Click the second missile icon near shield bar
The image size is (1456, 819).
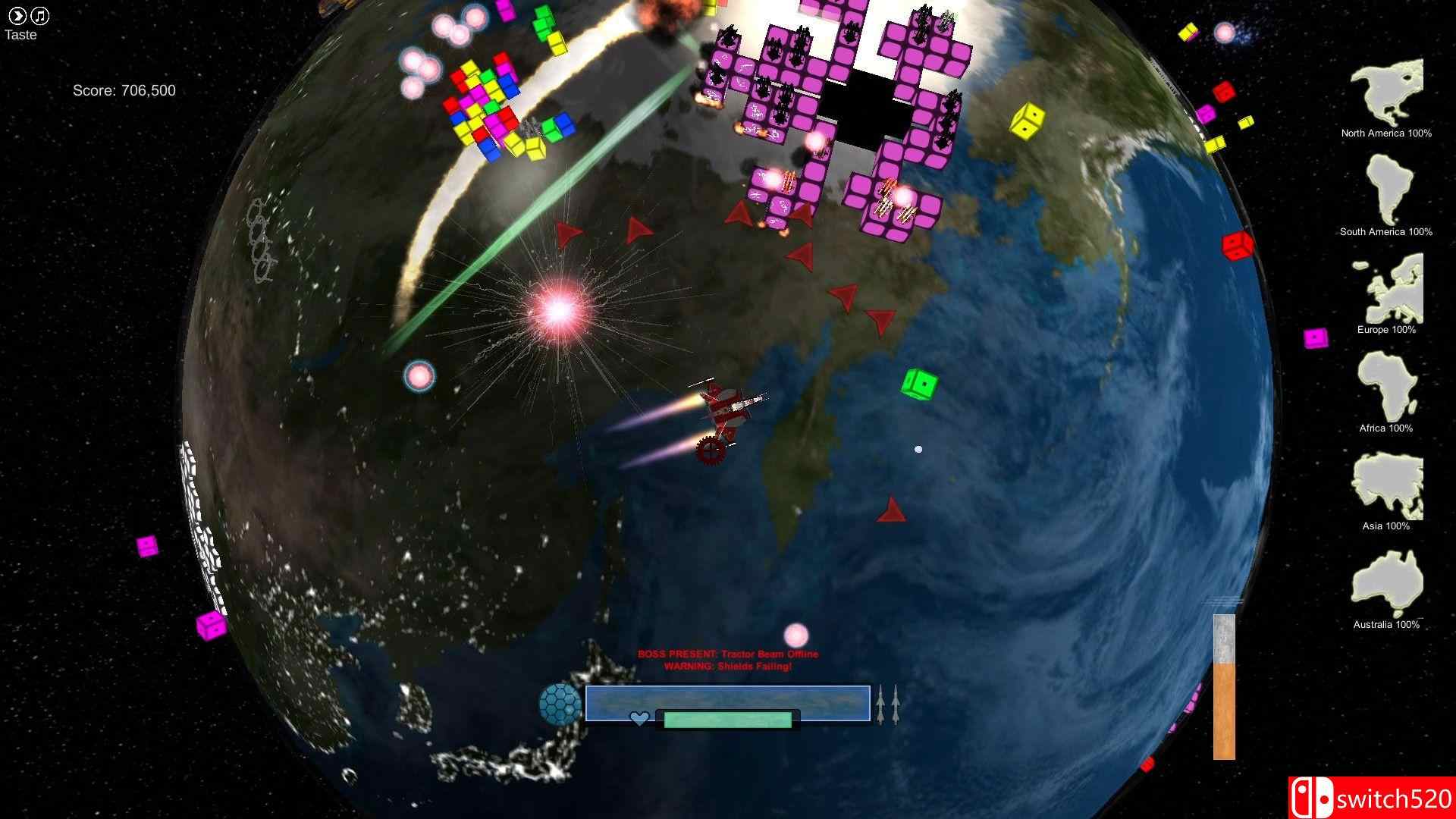(x=895, y=705)
